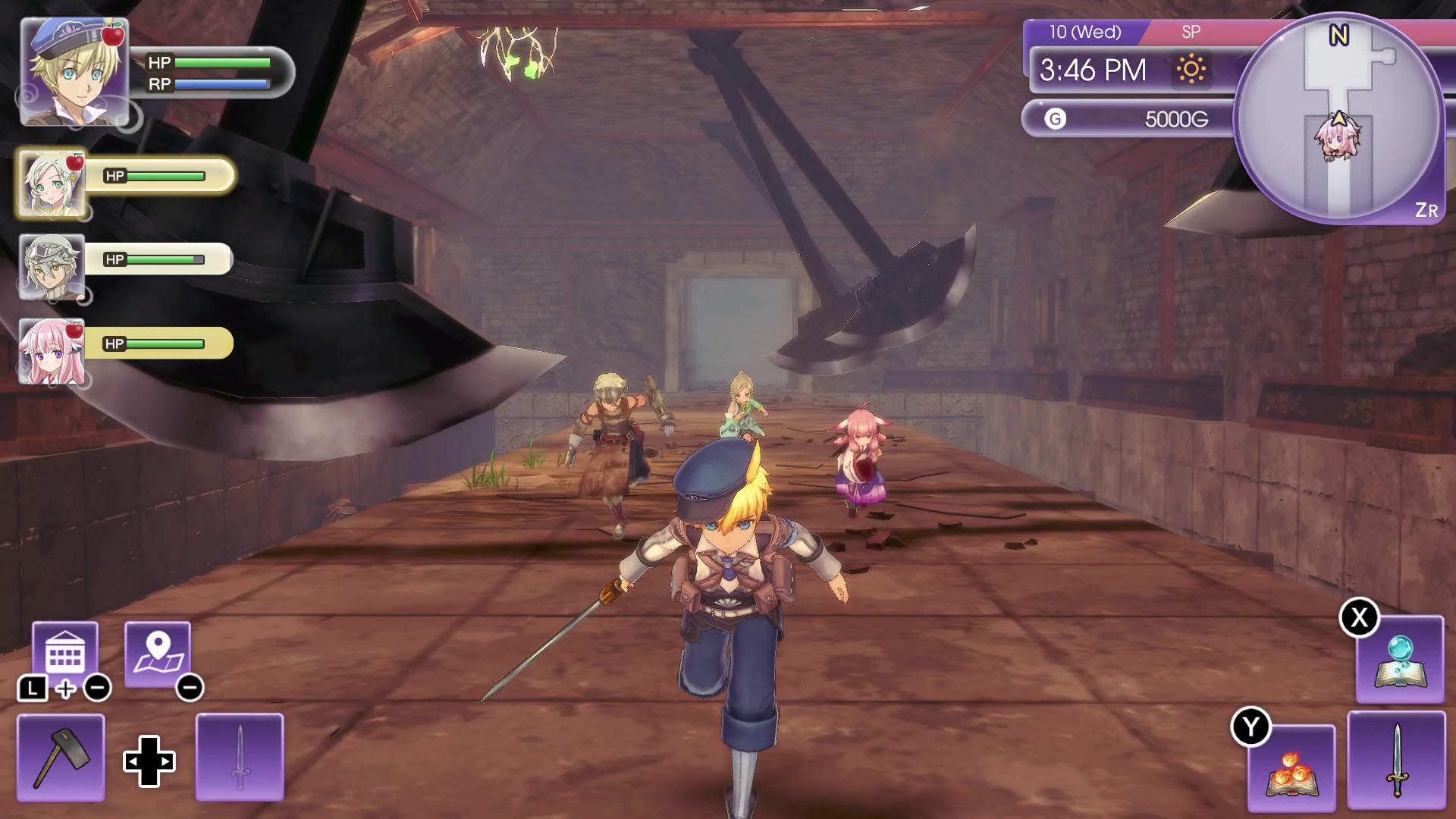Activate the crystal orb spellbook

coord(1399,660)
